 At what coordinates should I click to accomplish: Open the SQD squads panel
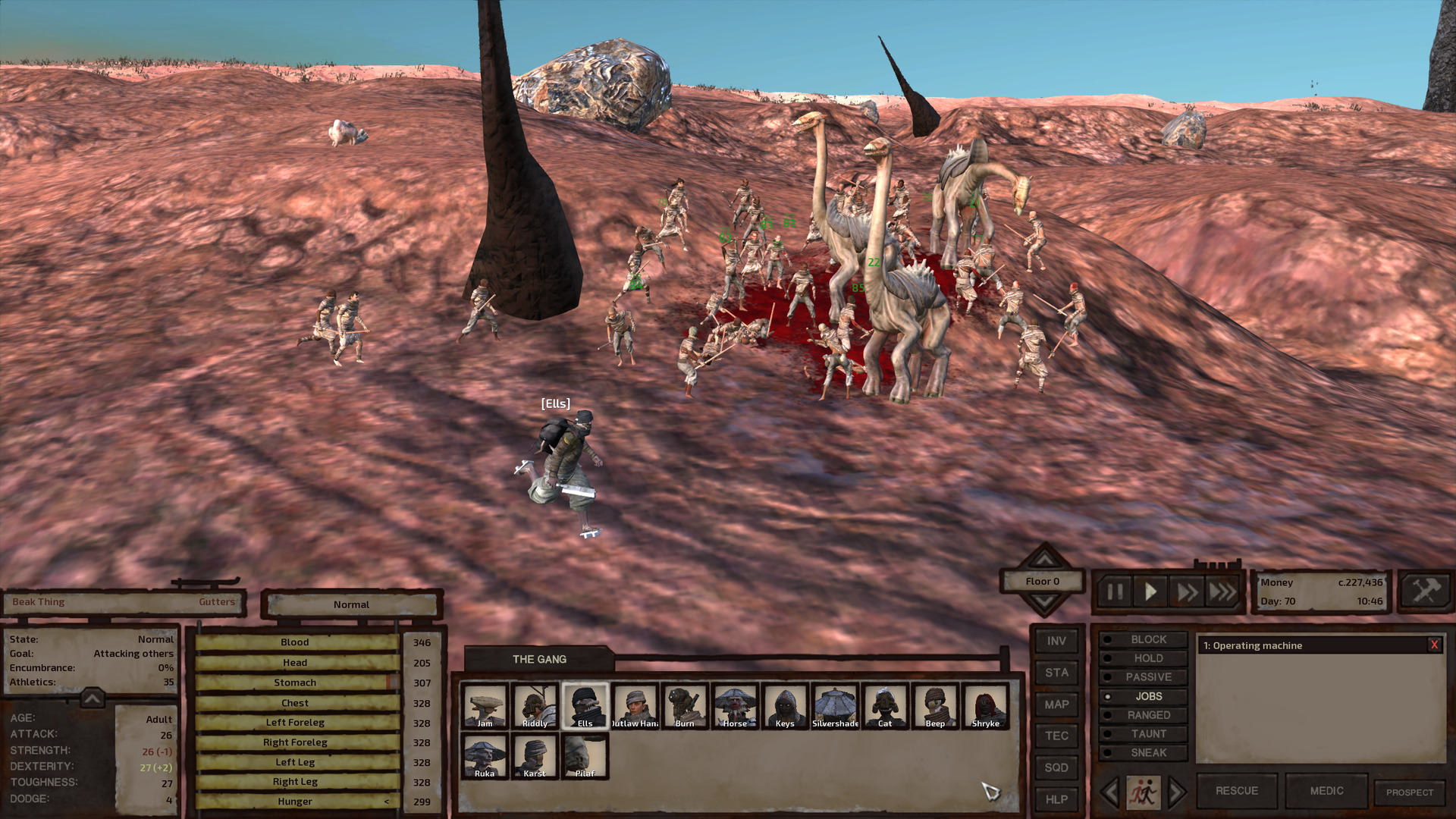(x=1056, y=767)
